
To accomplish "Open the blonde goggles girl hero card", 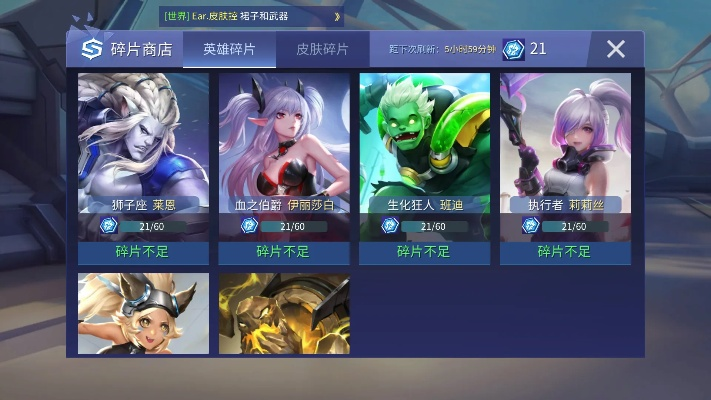I will pos(143,313).
